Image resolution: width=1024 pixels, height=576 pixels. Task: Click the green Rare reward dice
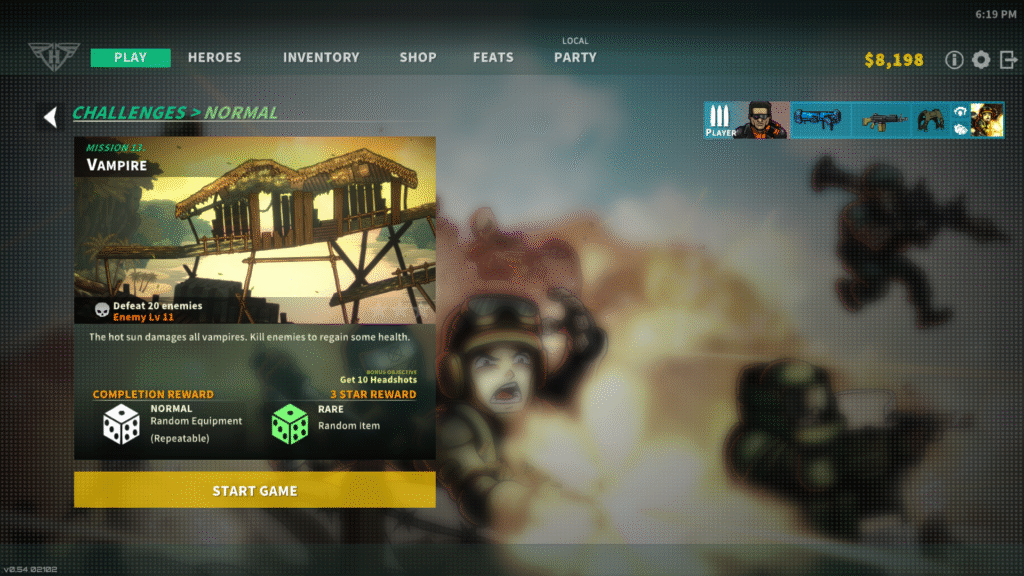[290, 424]
